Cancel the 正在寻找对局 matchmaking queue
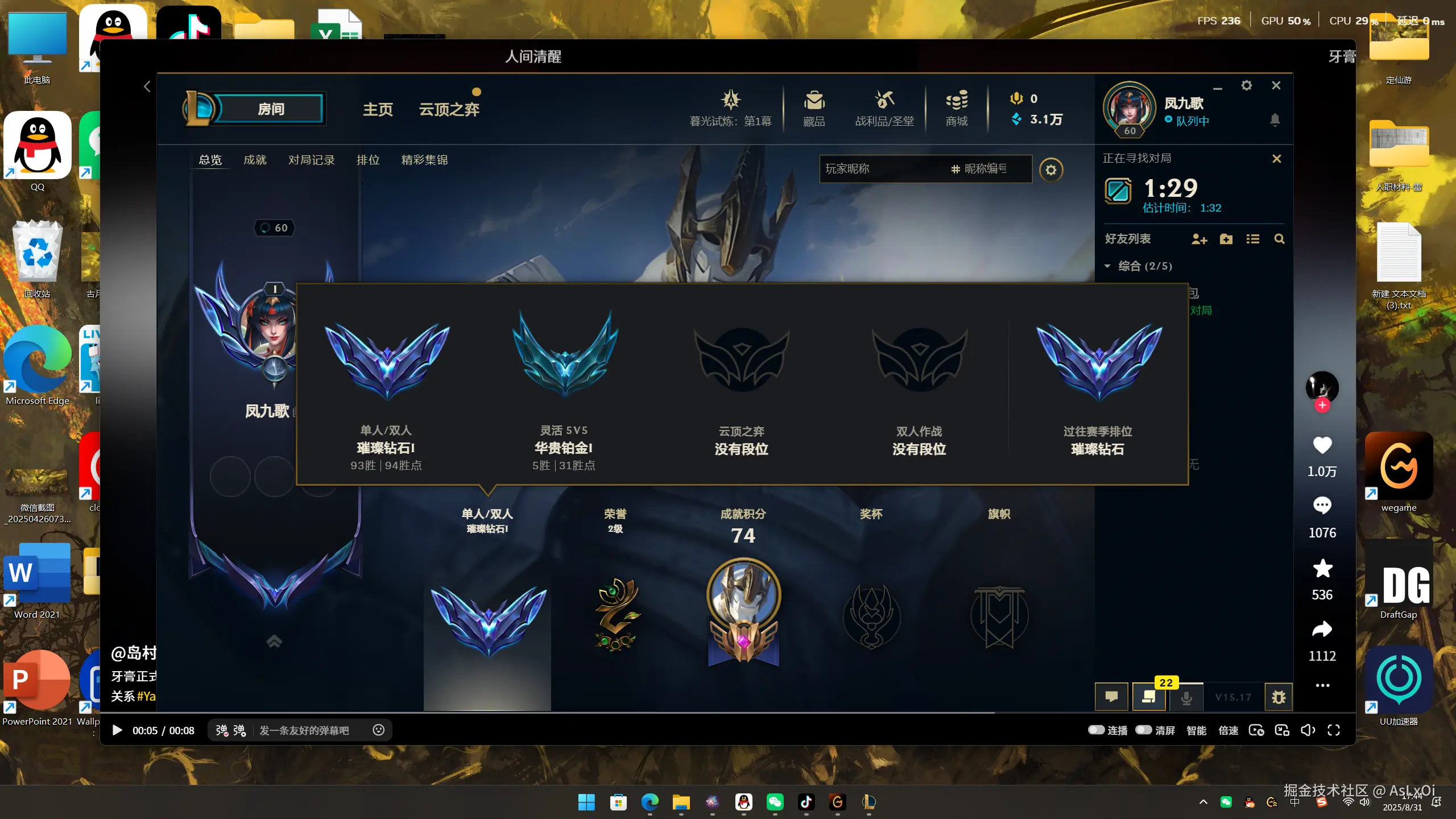This screenshot has width=1456, height=819. coord(1277,159)
